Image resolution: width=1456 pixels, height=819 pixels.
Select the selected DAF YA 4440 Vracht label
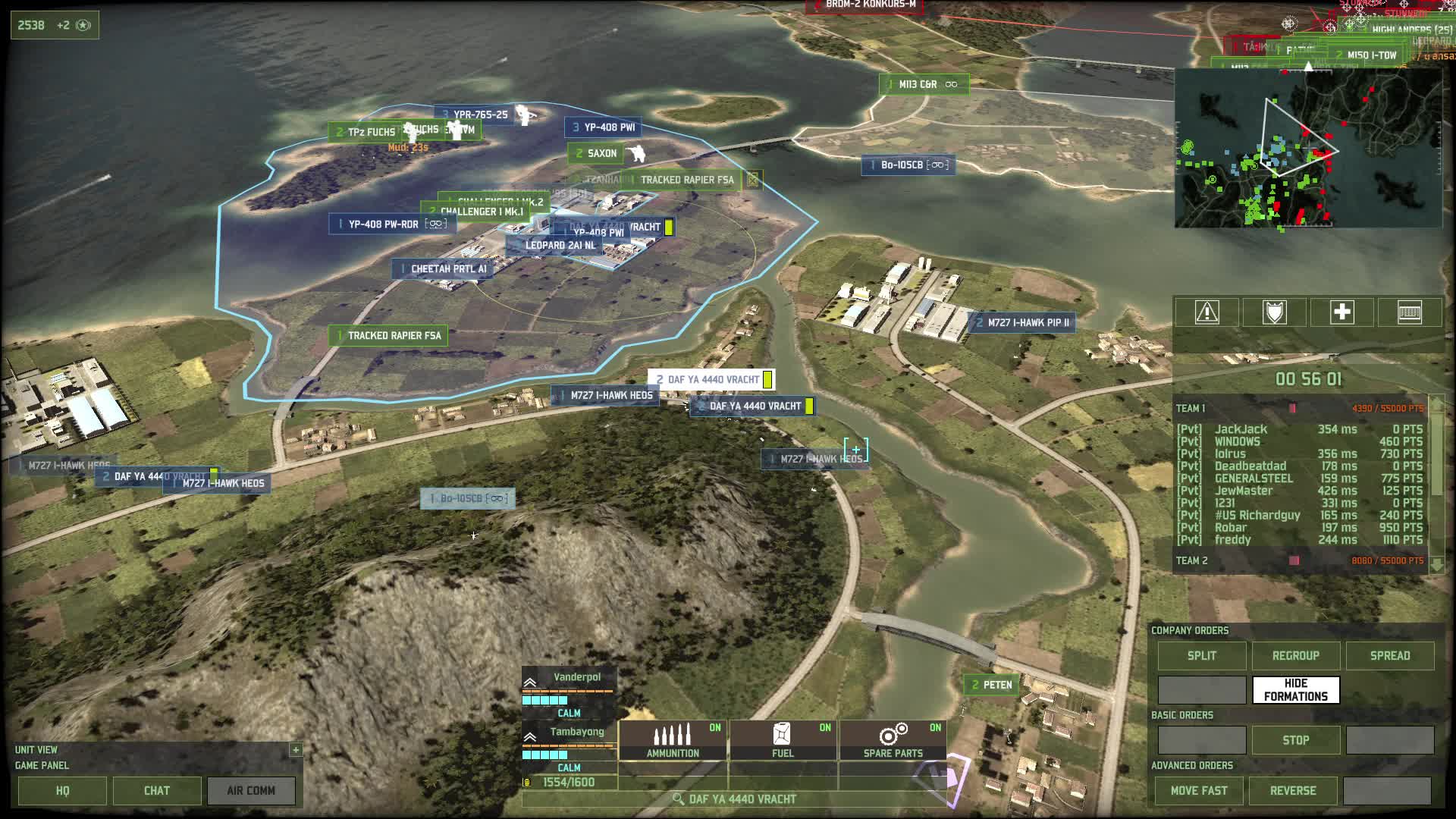[712, 379]
